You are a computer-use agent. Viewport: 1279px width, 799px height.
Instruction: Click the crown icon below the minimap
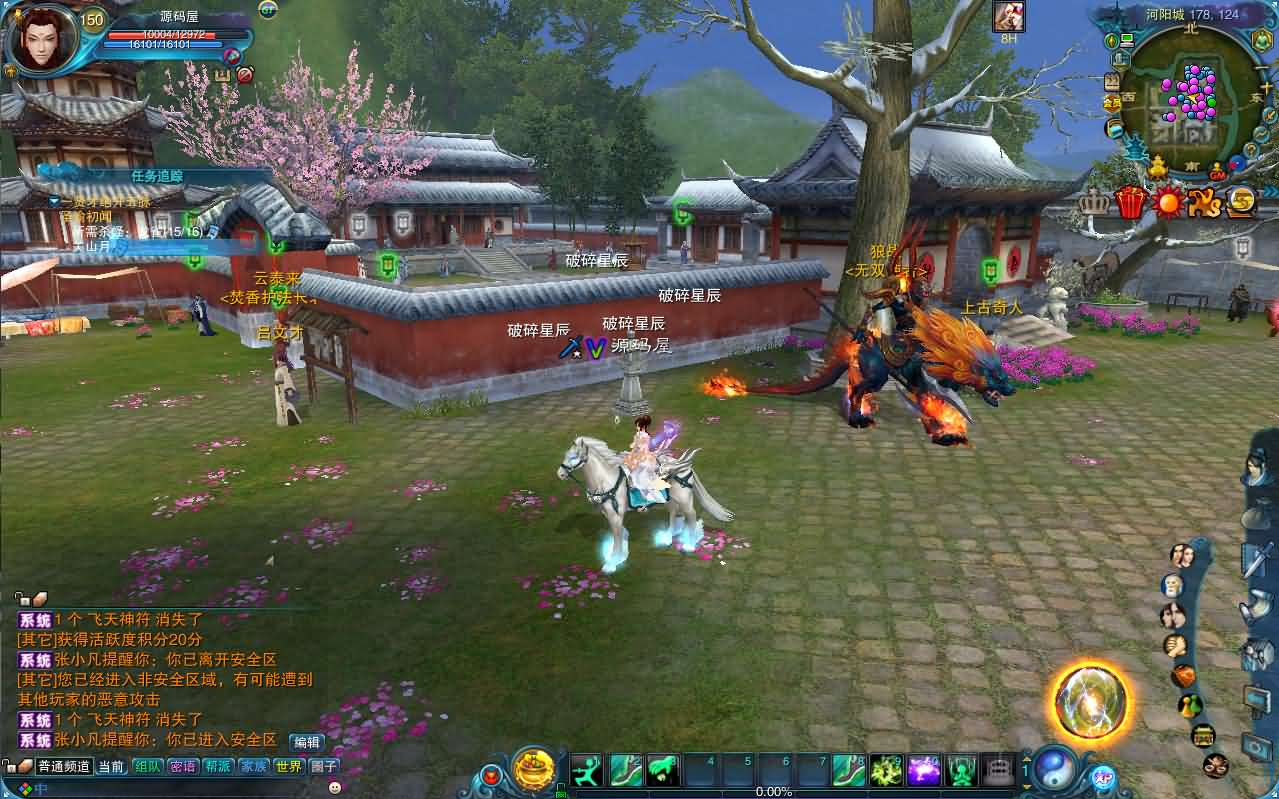point(1094,202)
